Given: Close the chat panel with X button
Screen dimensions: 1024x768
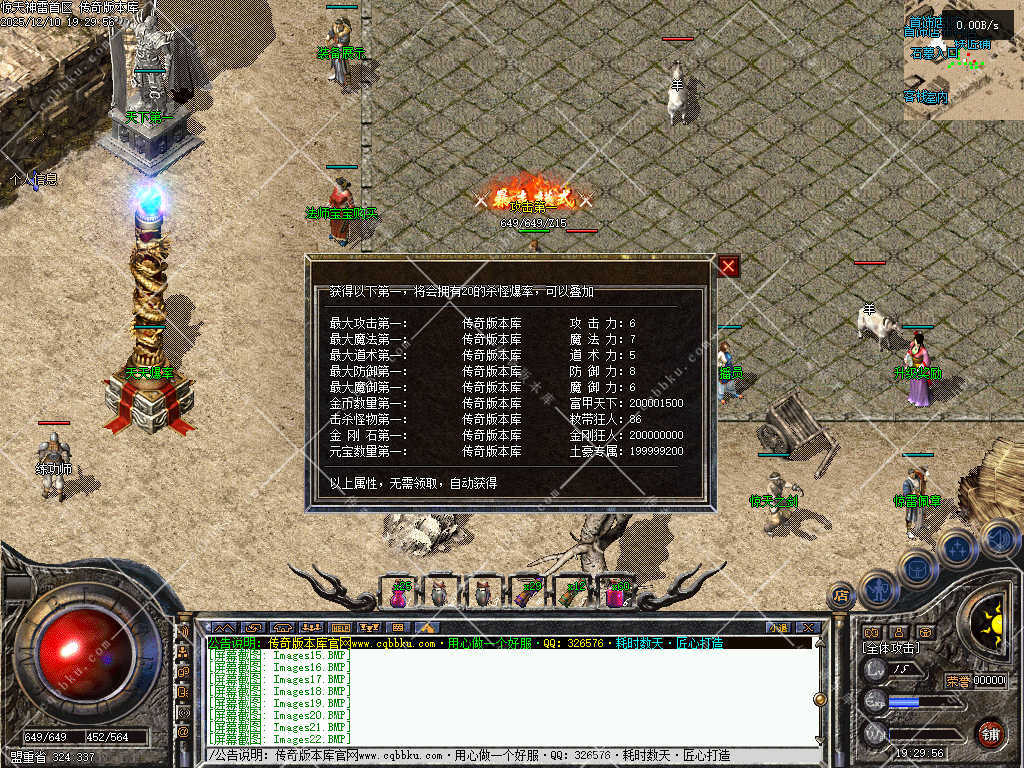Looking at the screenshot, I should click(807, 628).
